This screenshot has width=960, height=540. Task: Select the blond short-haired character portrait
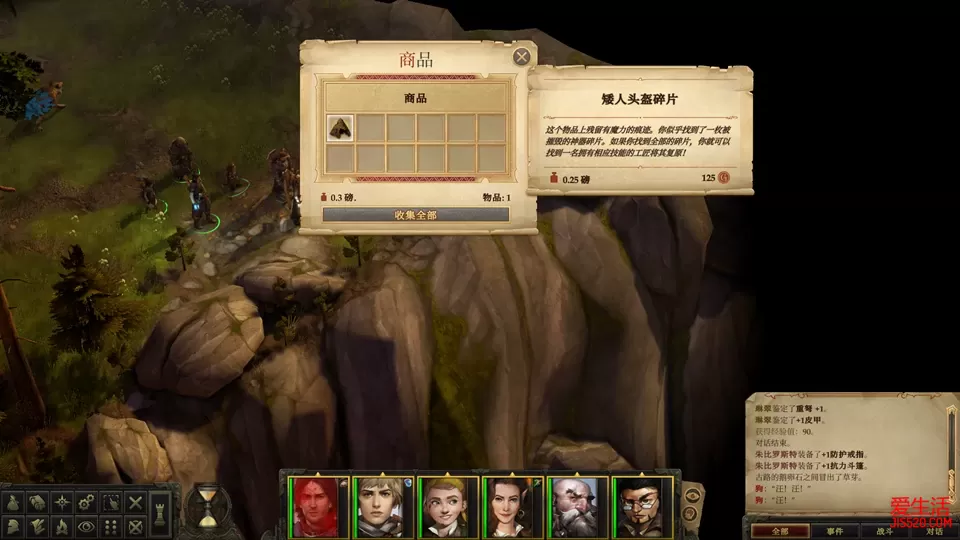point(377,505)
